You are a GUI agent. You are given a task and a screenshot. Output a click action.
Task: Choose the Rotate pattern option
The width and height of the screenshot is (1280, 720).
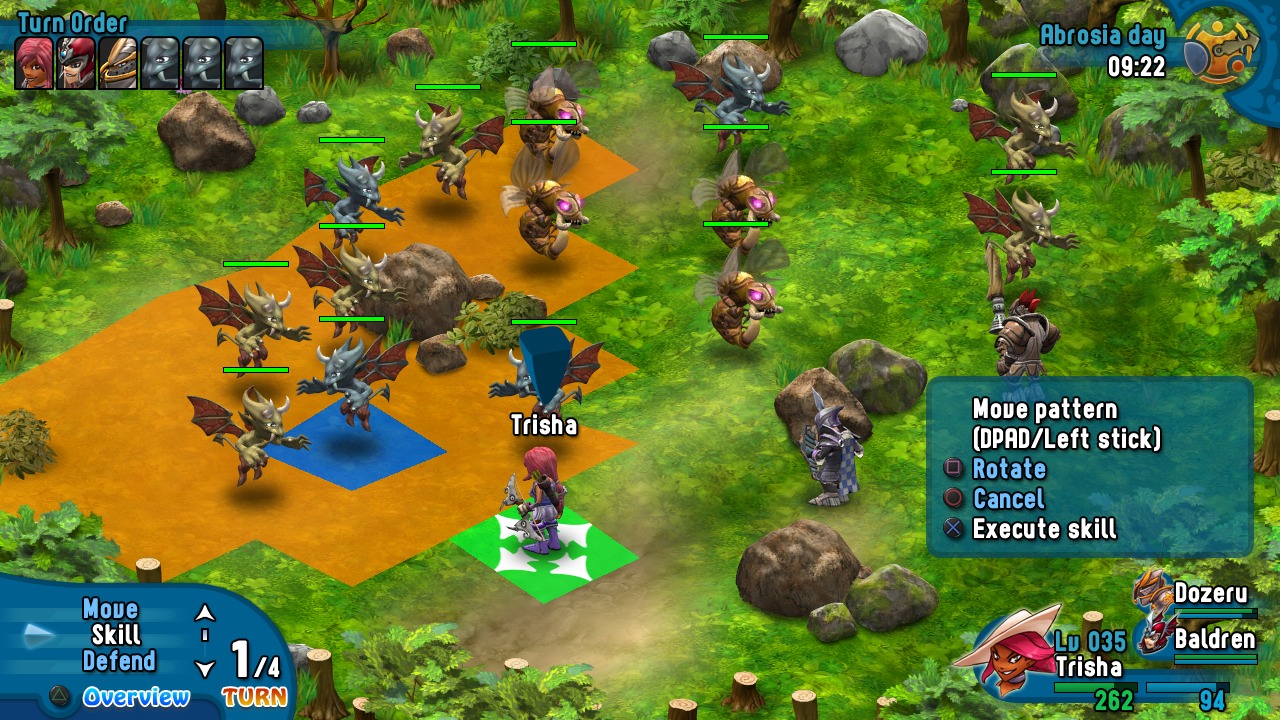pyautogui.click(x=1008, y=469)
